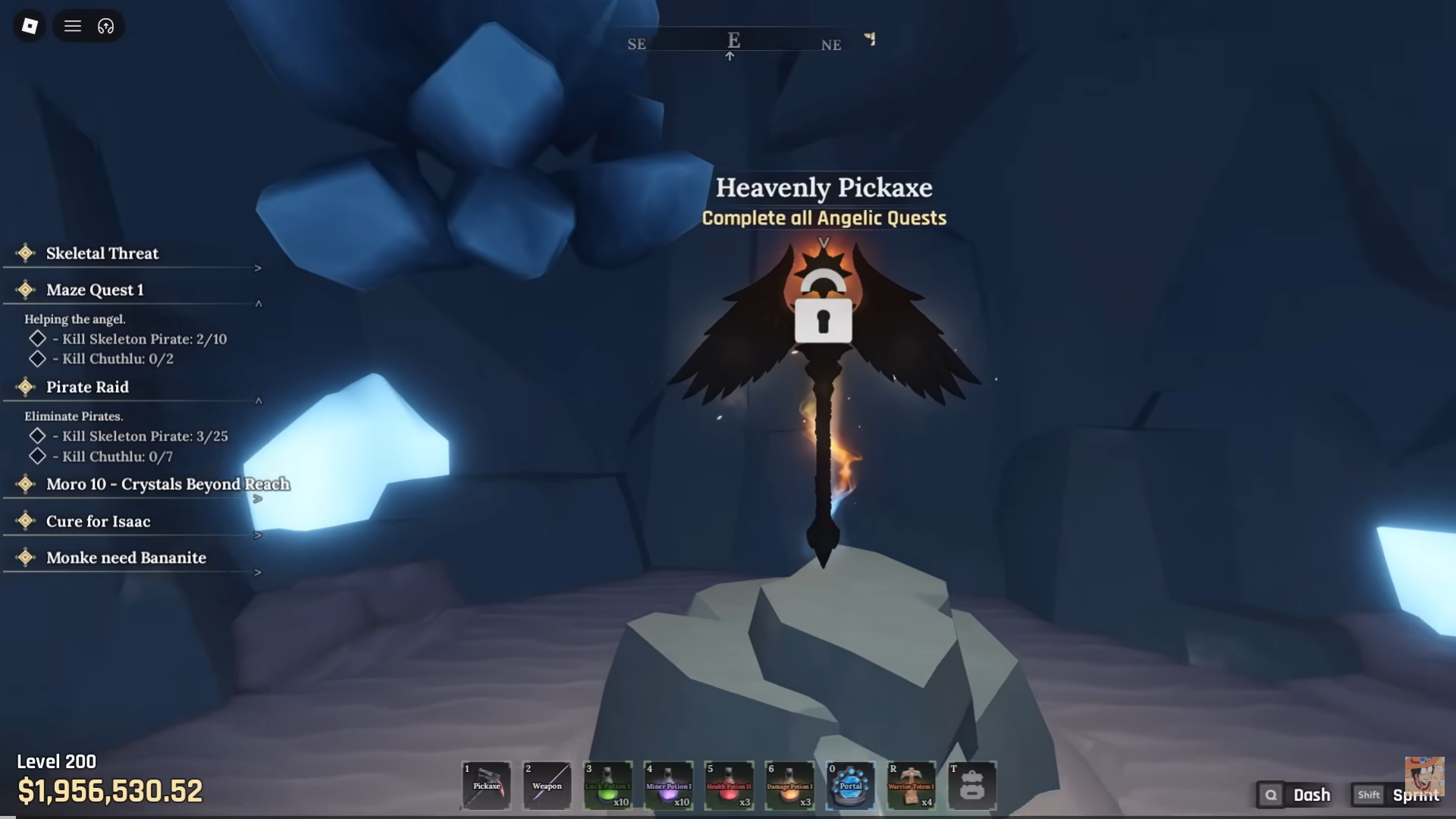Activate the Portal hotbar slot
Image resolution: width=1456 pixels, height=819 pixels.
(x=850, y=786)
